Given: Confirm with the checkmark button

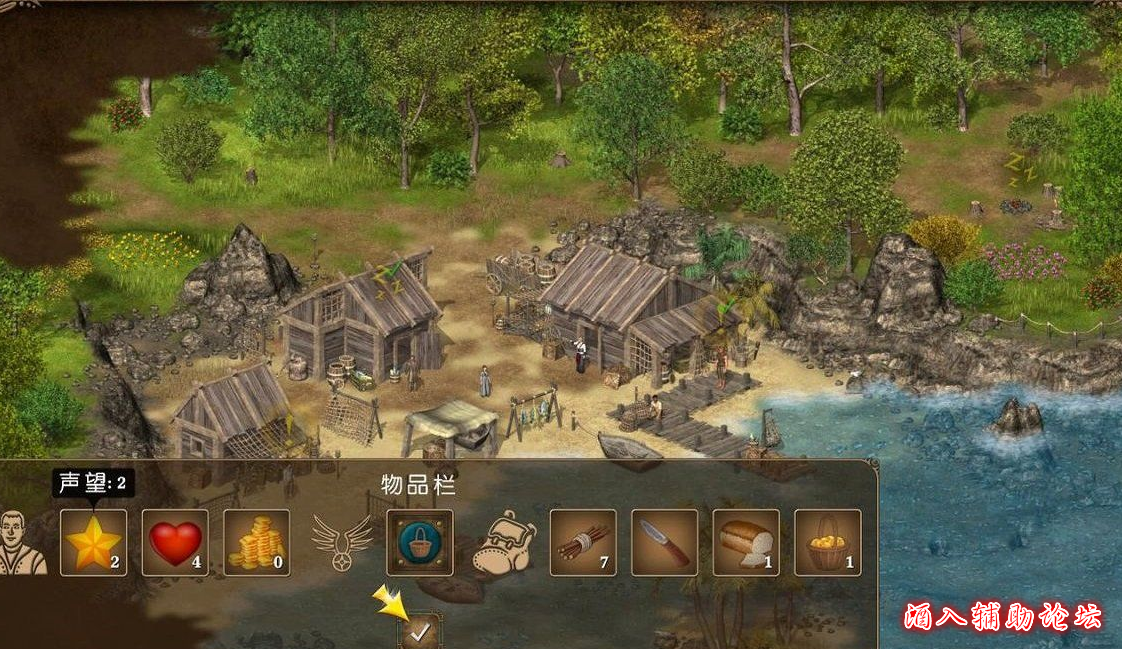Looking at the screenshot, I should (x=421, y=632).
